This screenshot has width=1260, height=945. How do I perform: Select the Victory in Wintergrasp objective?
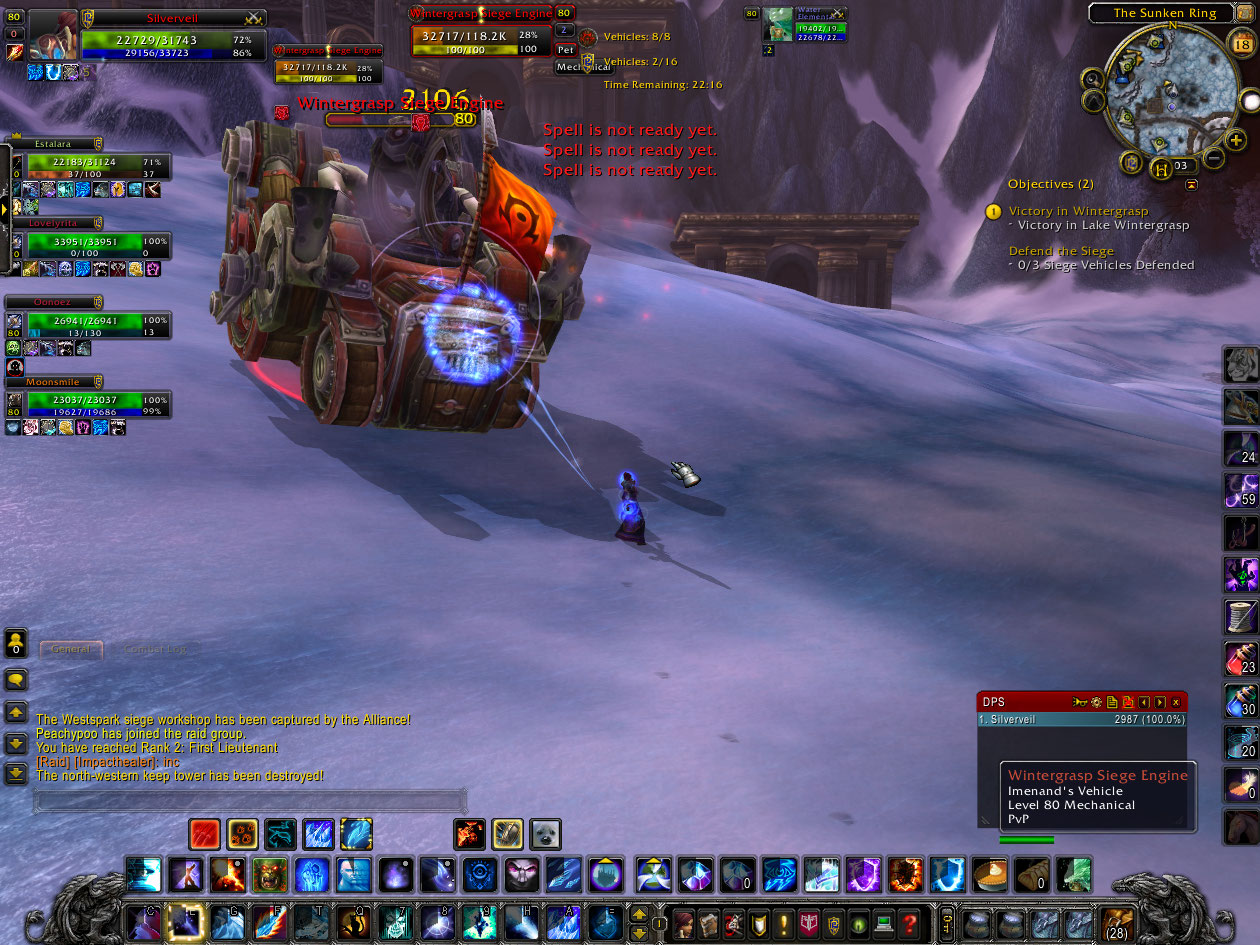click(1078, 211)
